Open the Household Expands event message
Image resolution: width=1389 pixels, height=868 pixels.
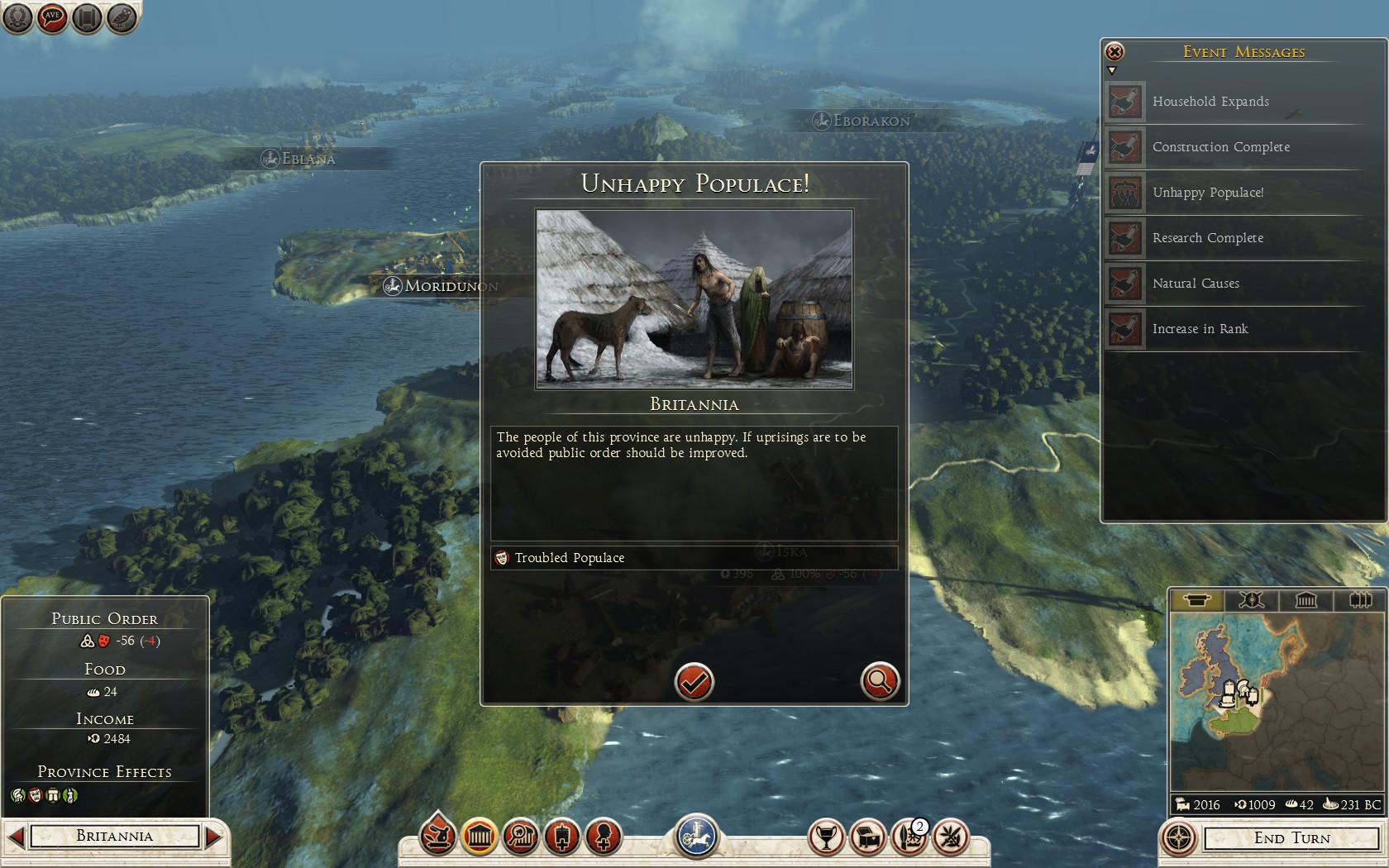tap(1210, 102)
